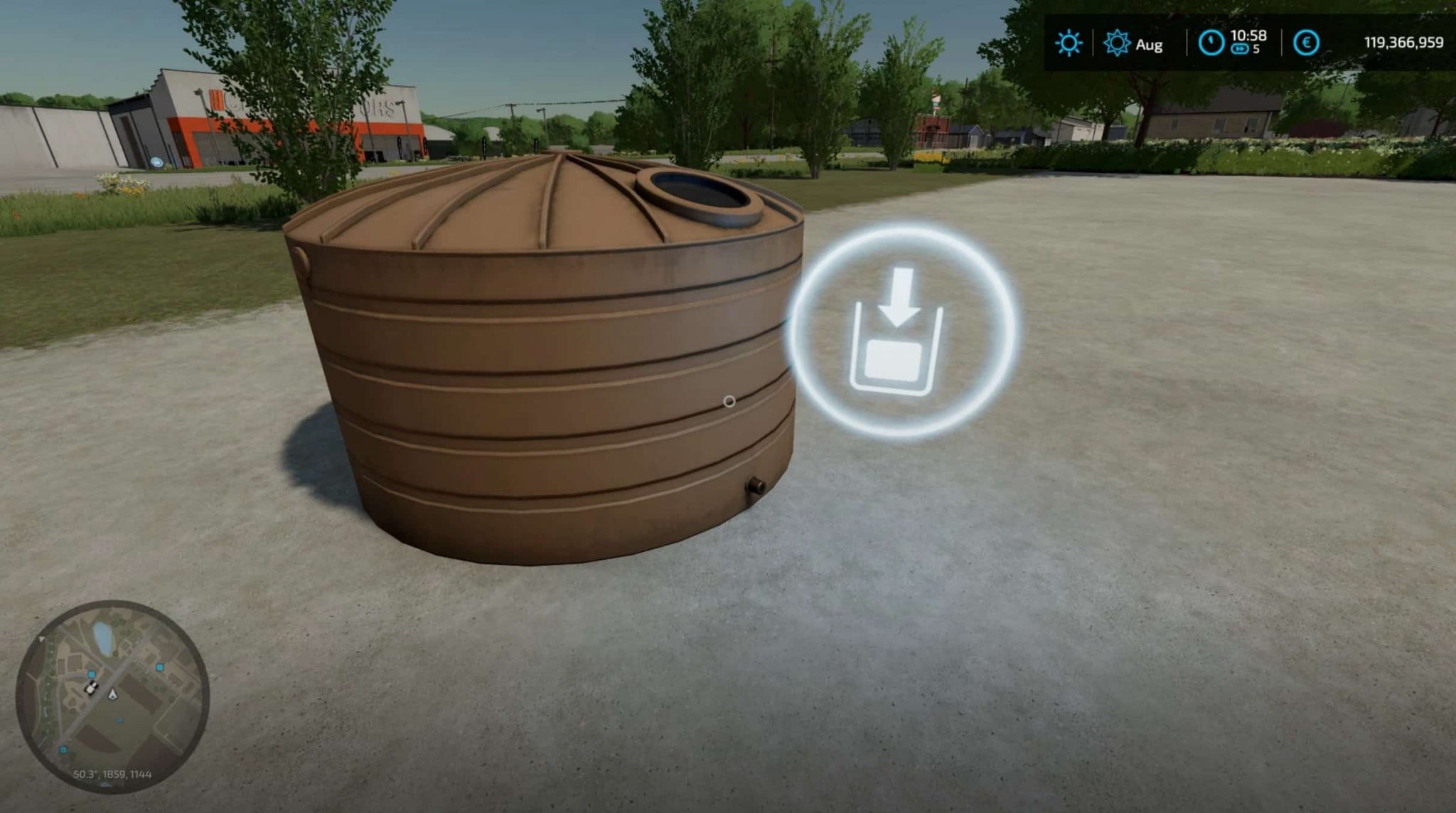Click the white vehicle icon on the minimap
Viewport: 1456px width, 813px height.
91,688
